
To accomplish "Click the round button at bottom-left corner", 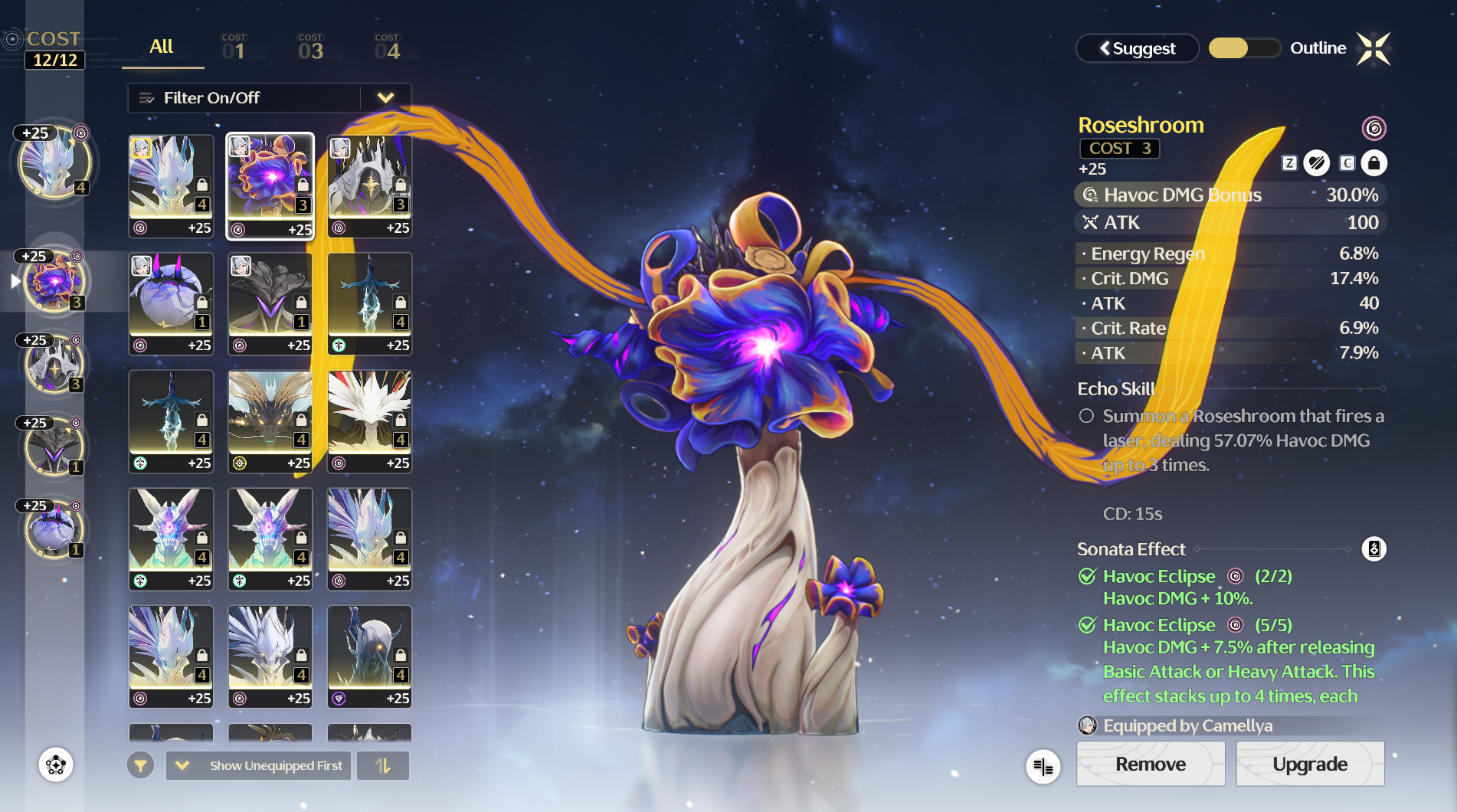I will [x=56, y=765].
